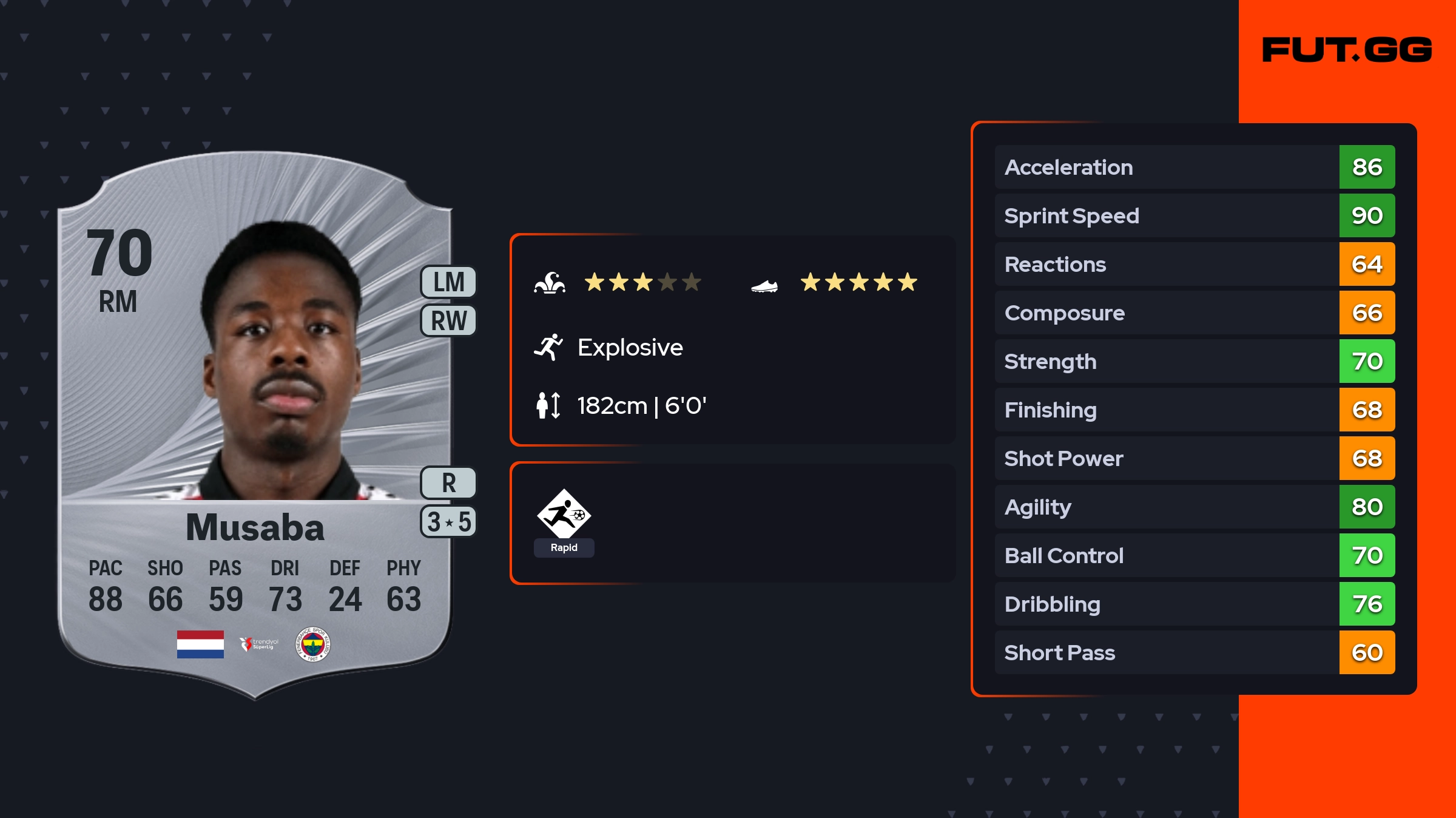Image resolution: width=1456 pixels, height=818 pixels.
Task: Open the FUT.GG logo link
Action: click(1347, 50)
